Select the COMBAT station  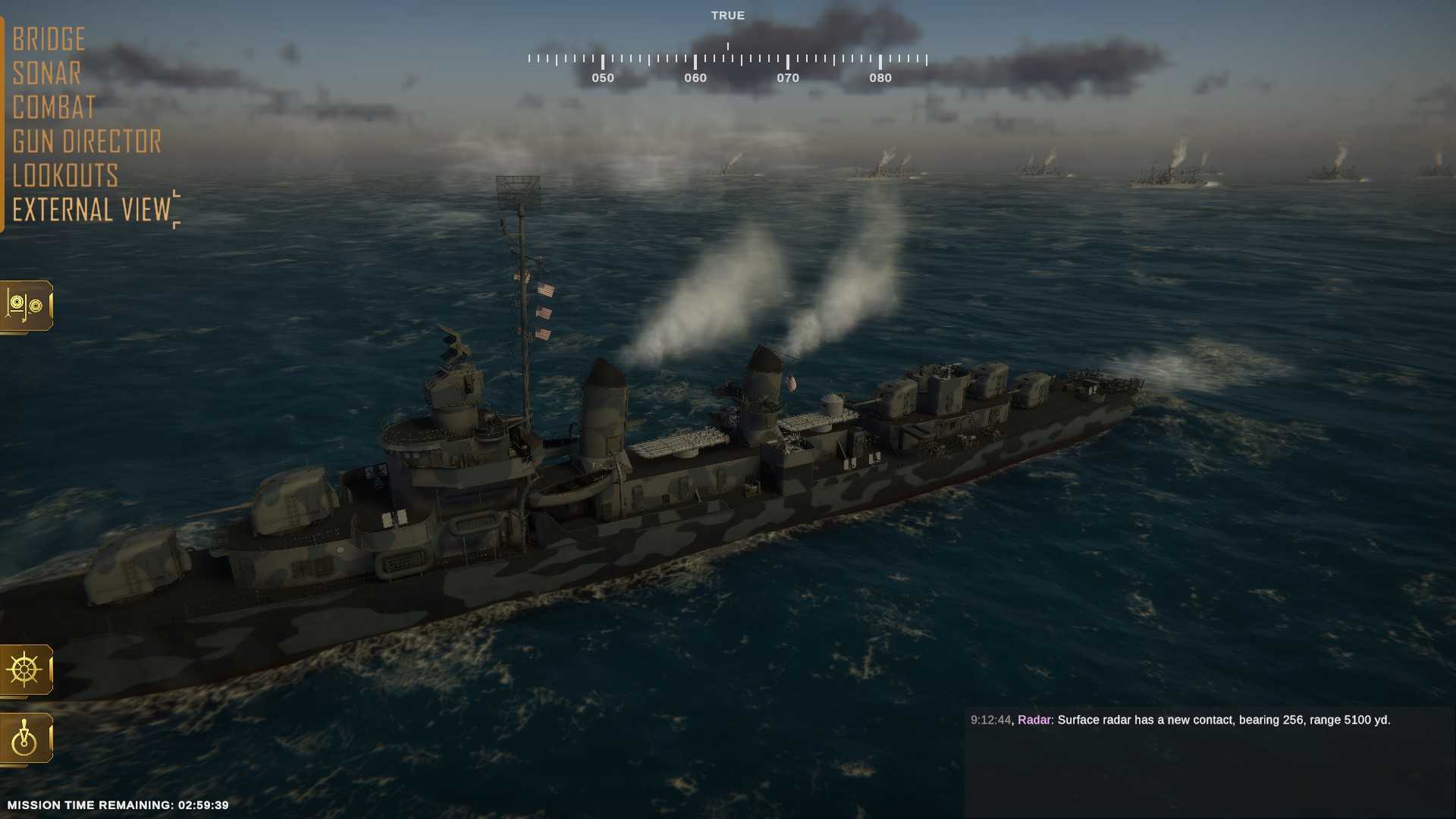(x=53, y=108)
